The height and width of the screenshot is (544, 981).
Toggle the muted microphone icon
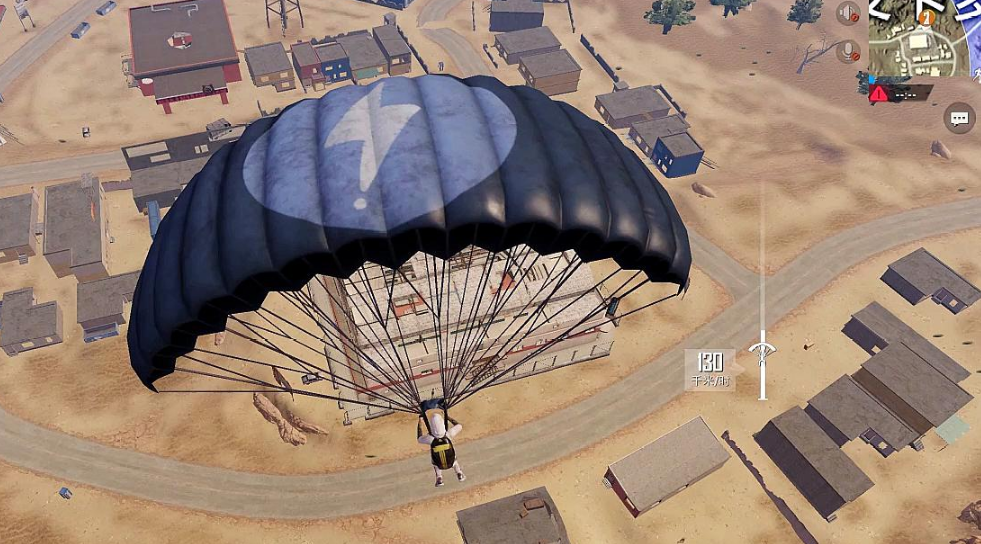click(x=849, y=51)
